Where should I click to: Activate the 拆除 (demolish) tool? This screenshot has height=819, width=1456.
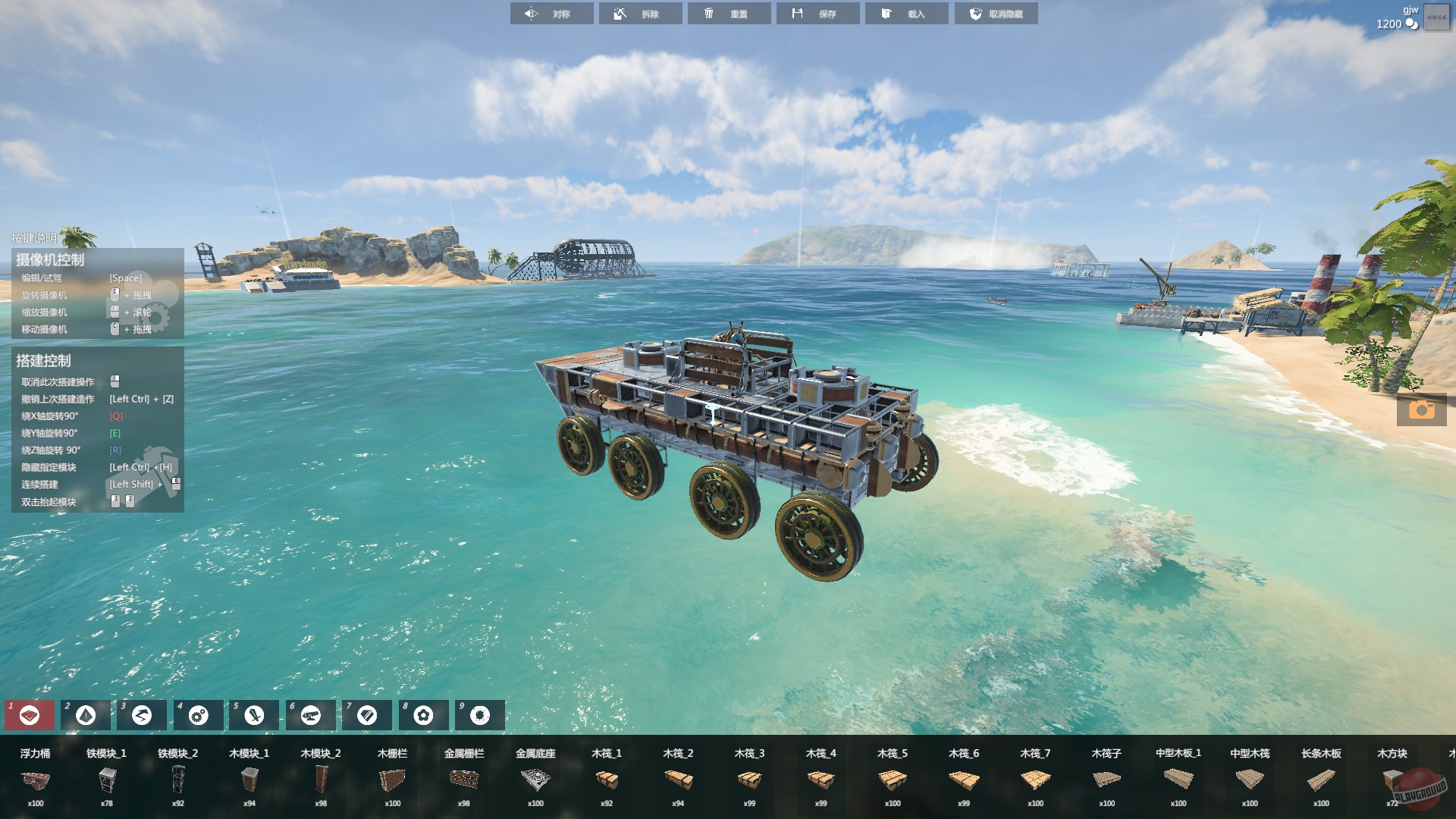[x=639, y=13]
